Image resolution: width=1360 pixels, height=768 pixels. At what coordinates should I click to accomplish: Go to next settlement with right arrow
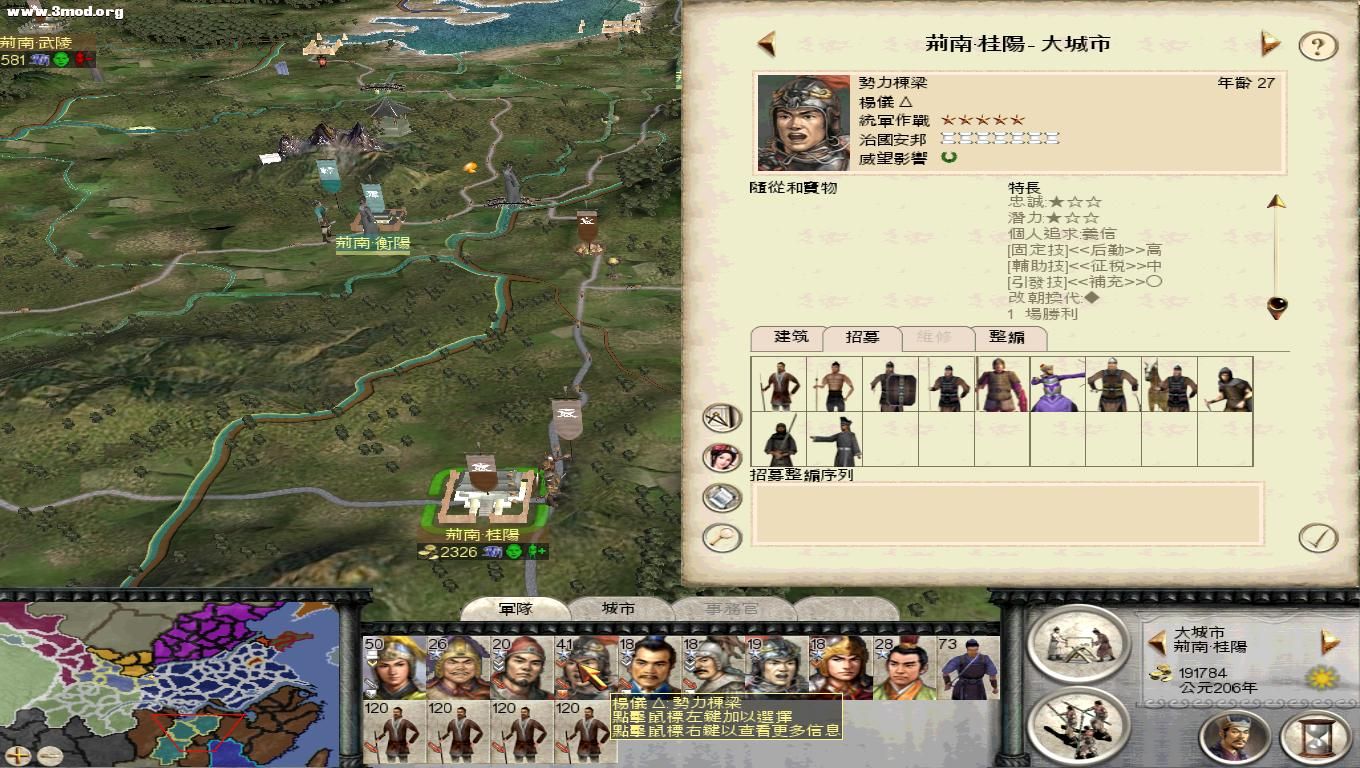(1269, 44)
